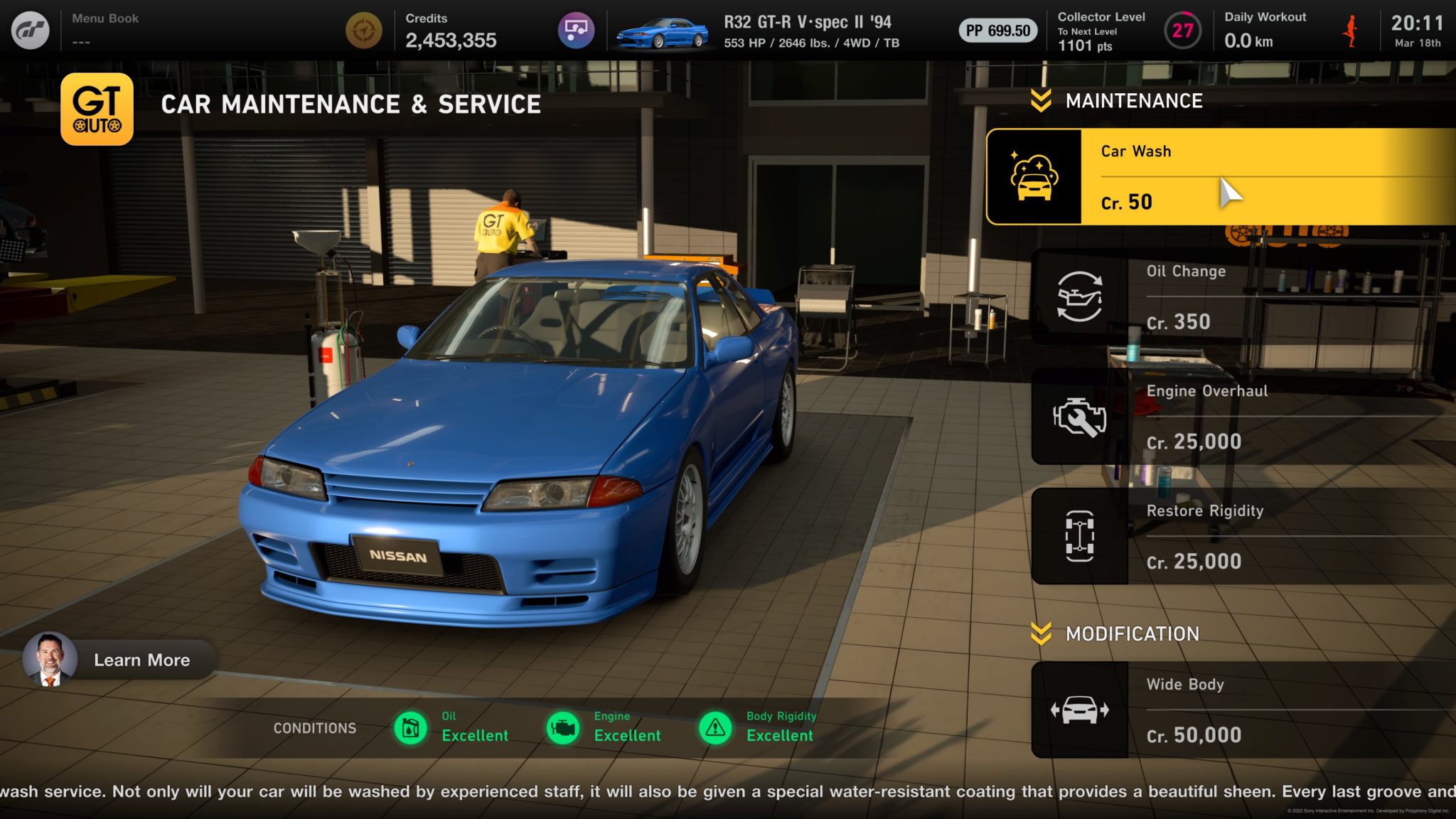Select the Car Wash service
Image resolution: width=1456 pixels, height=819 pixels.
(x=1220, y=176)
